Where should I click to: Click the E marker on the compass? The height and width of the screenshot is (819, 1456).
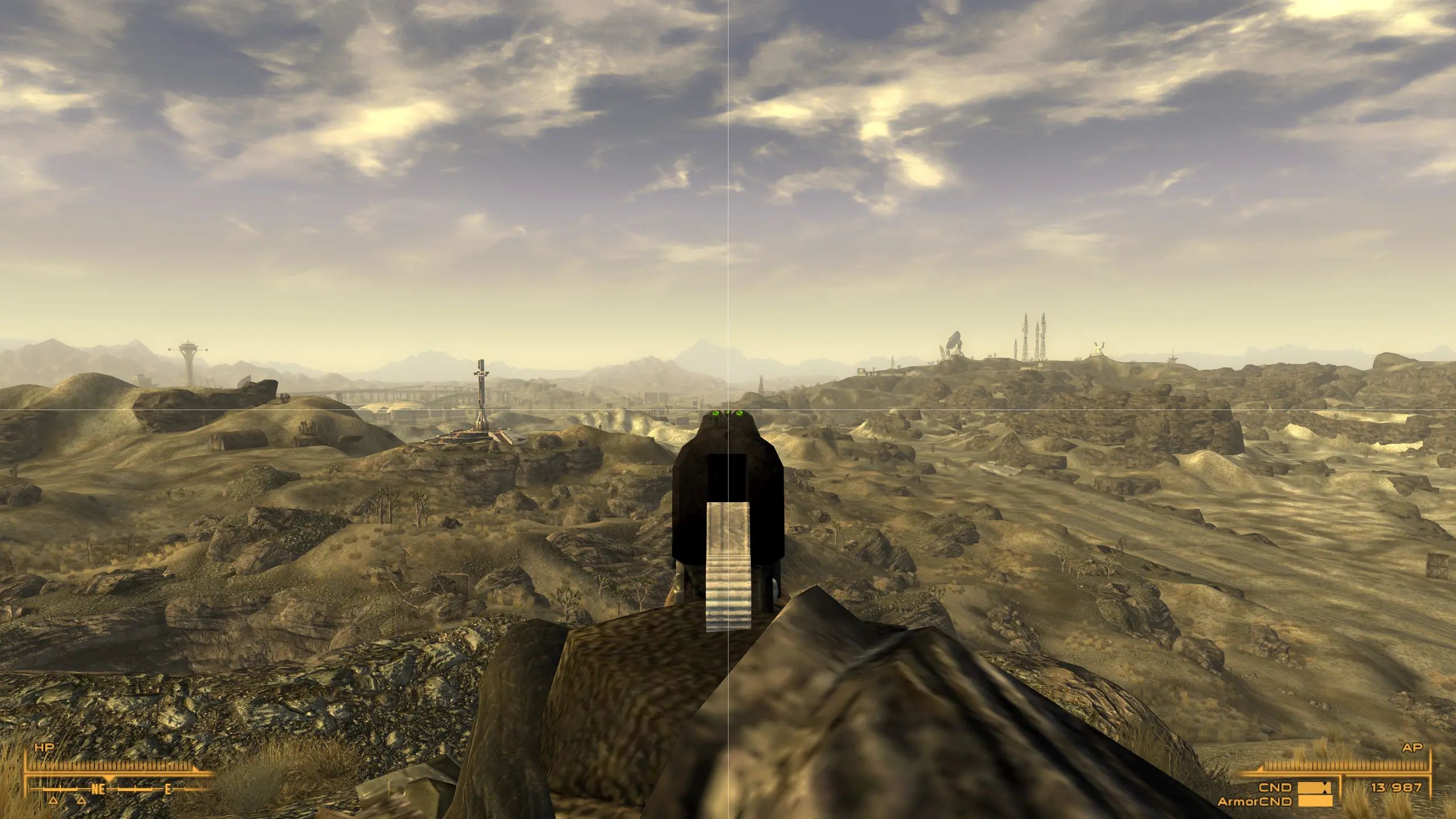[x=167, y=789]
